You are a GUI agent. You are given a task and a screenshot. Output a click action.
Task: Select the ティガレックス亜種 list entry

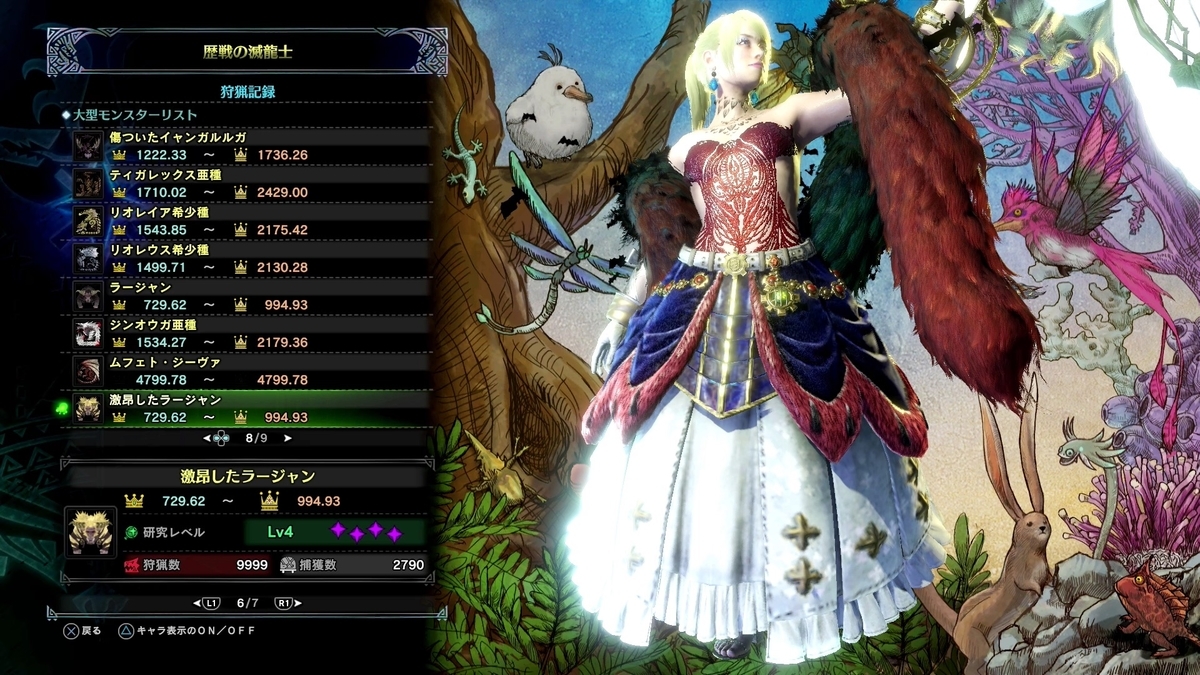(250, 183)
